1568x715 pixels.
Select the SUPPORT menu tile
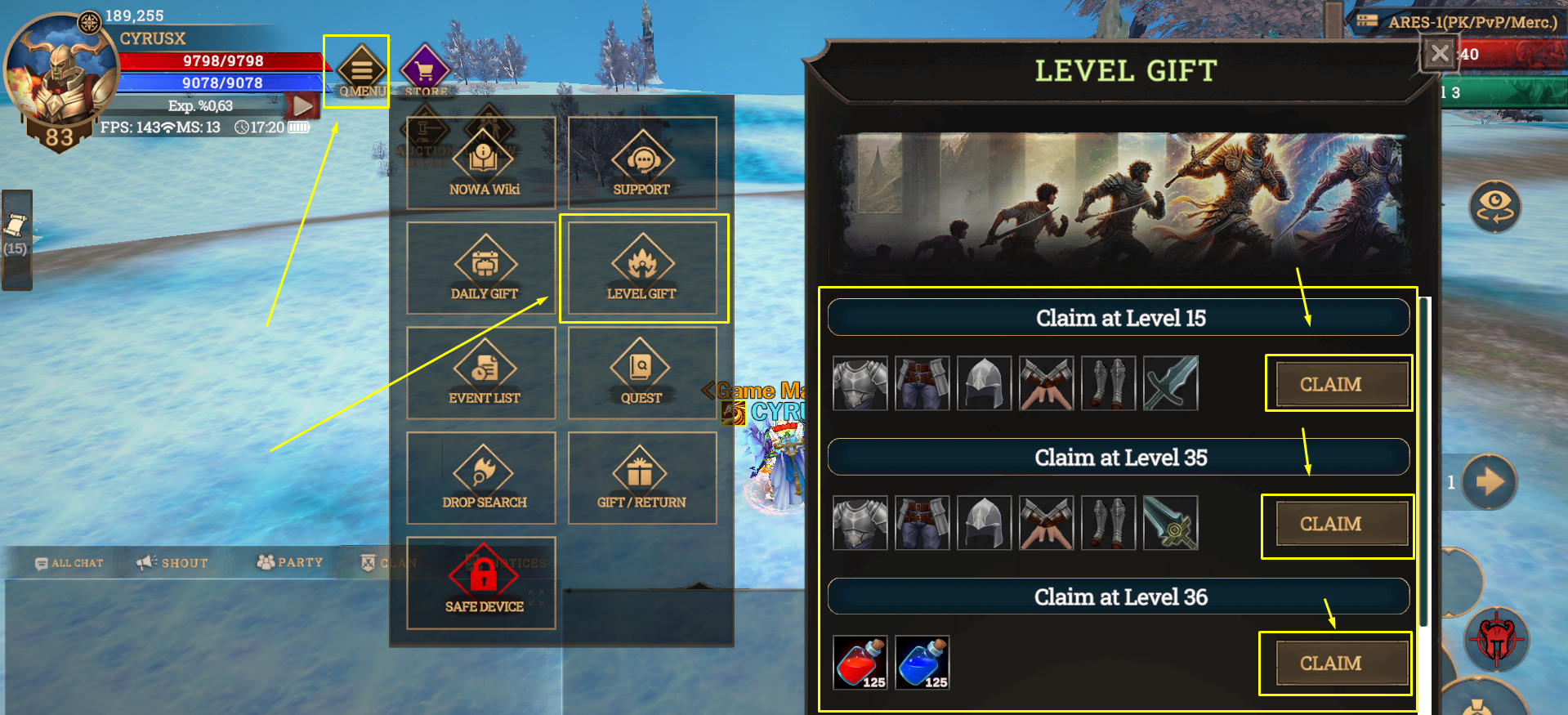pyautogui.click(x=642, y=163)
